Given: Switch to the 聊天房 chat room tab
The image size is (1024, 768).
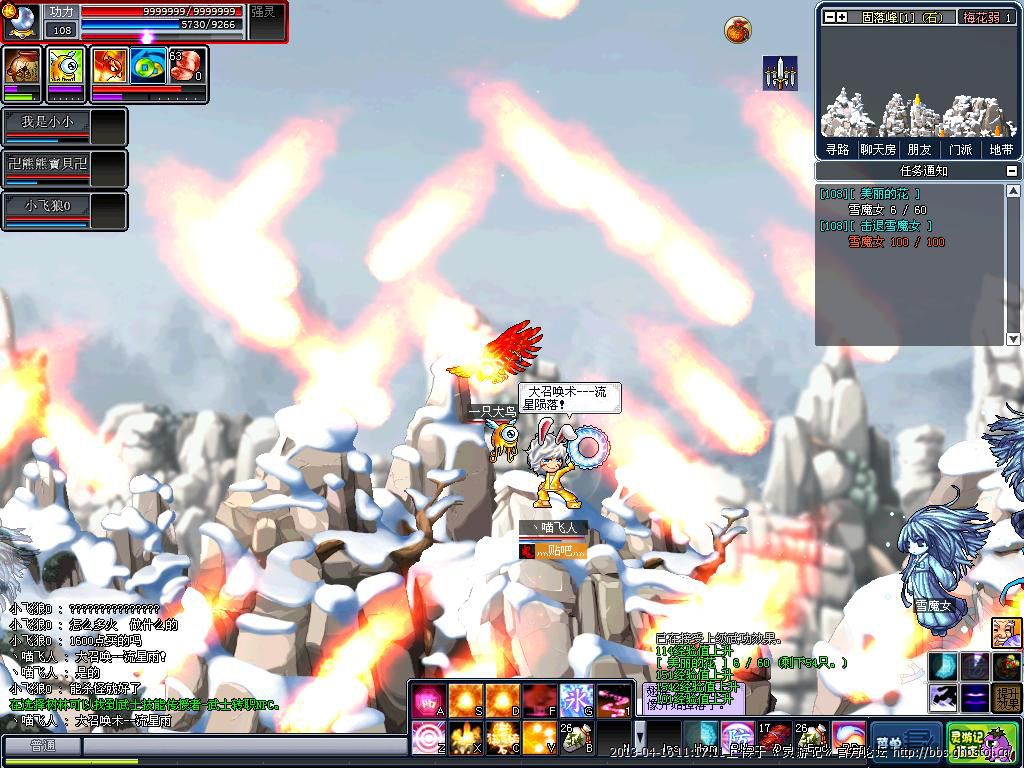Looking at the screenshot, I should coord(877,149).
